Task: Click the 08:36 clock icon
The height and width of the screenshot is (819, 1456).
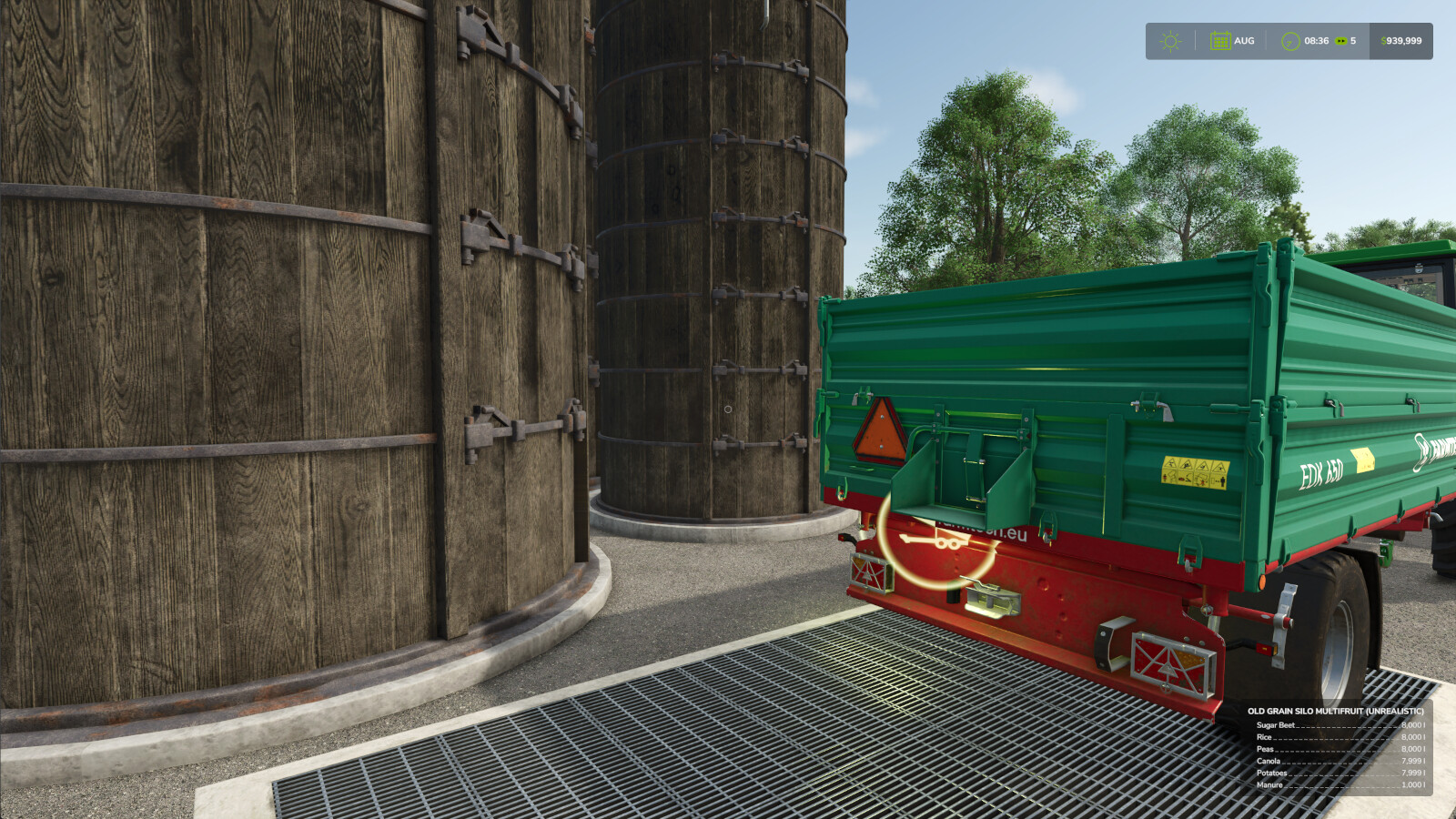Action: tap(1290, 40)
